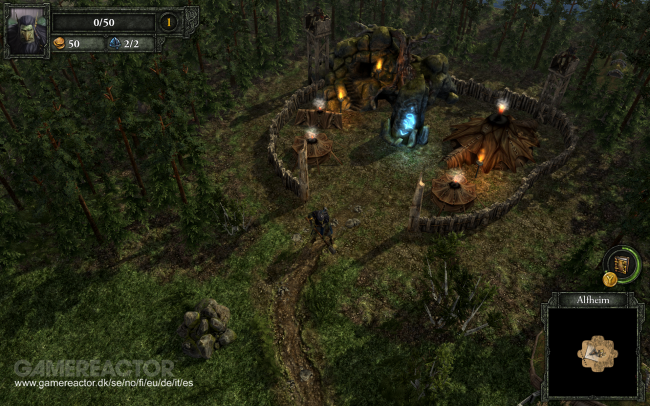This screenshot has width=650, height=406.
Task: Select the parchment map marker on the minimap
Action: click(x=598, y=352)
